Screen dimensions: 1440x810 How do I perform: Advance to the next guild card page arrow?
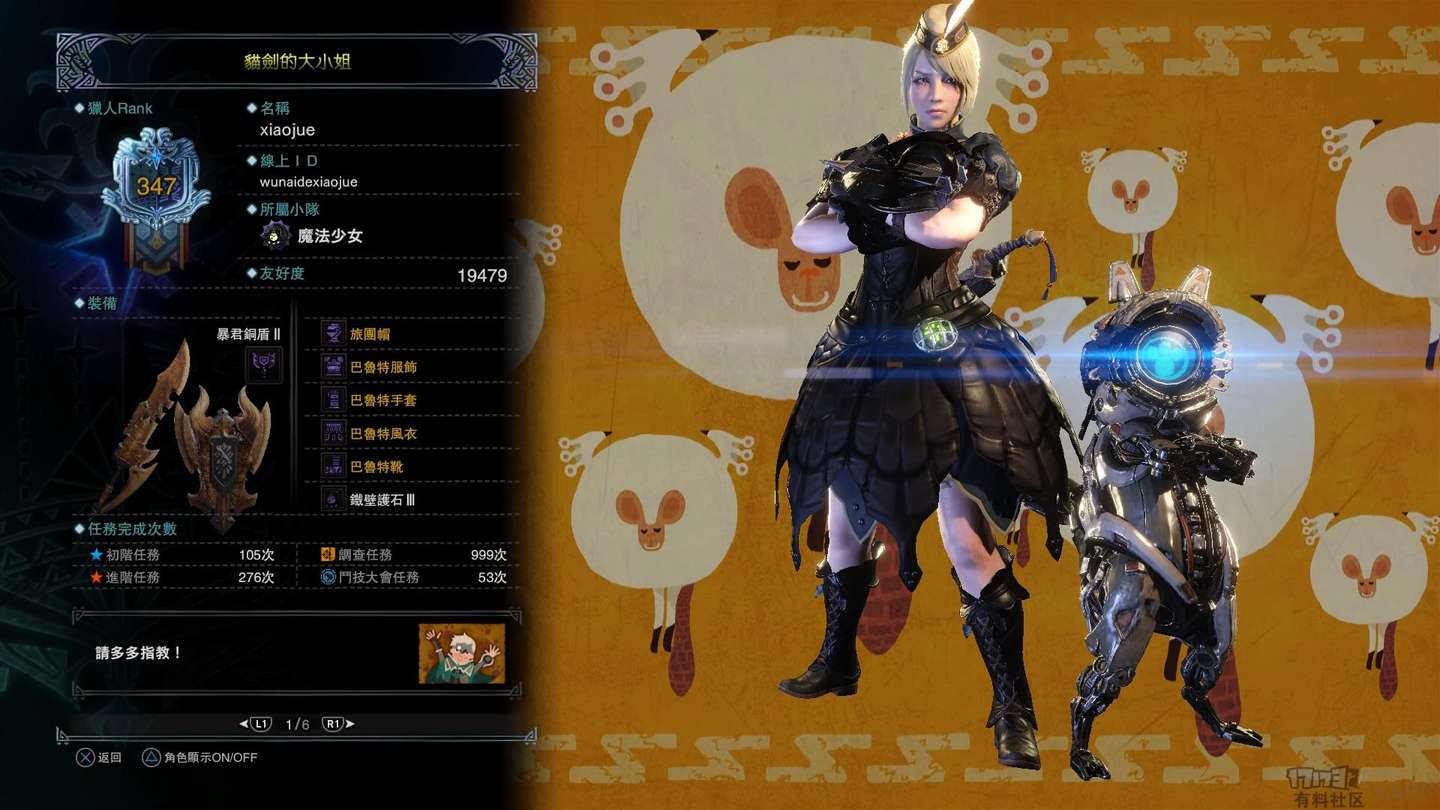(350, 724)
